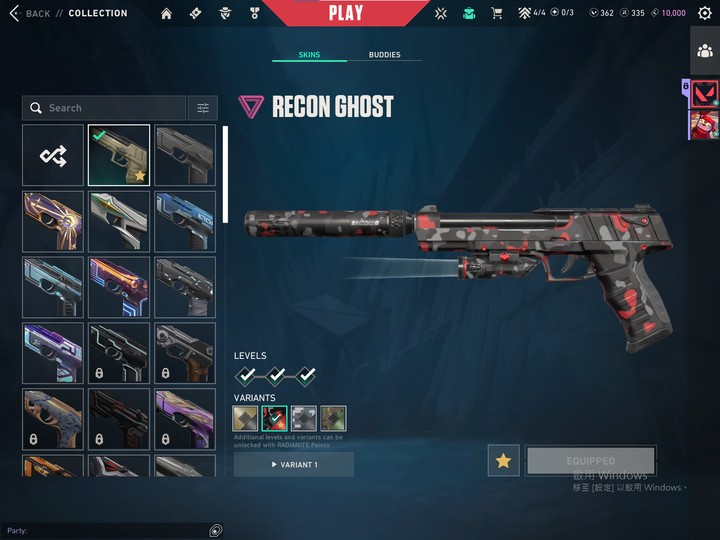Select the equipped tan Ghost skin tile
The height and width of the screenshot is (540, 720).
coord(119,155)
